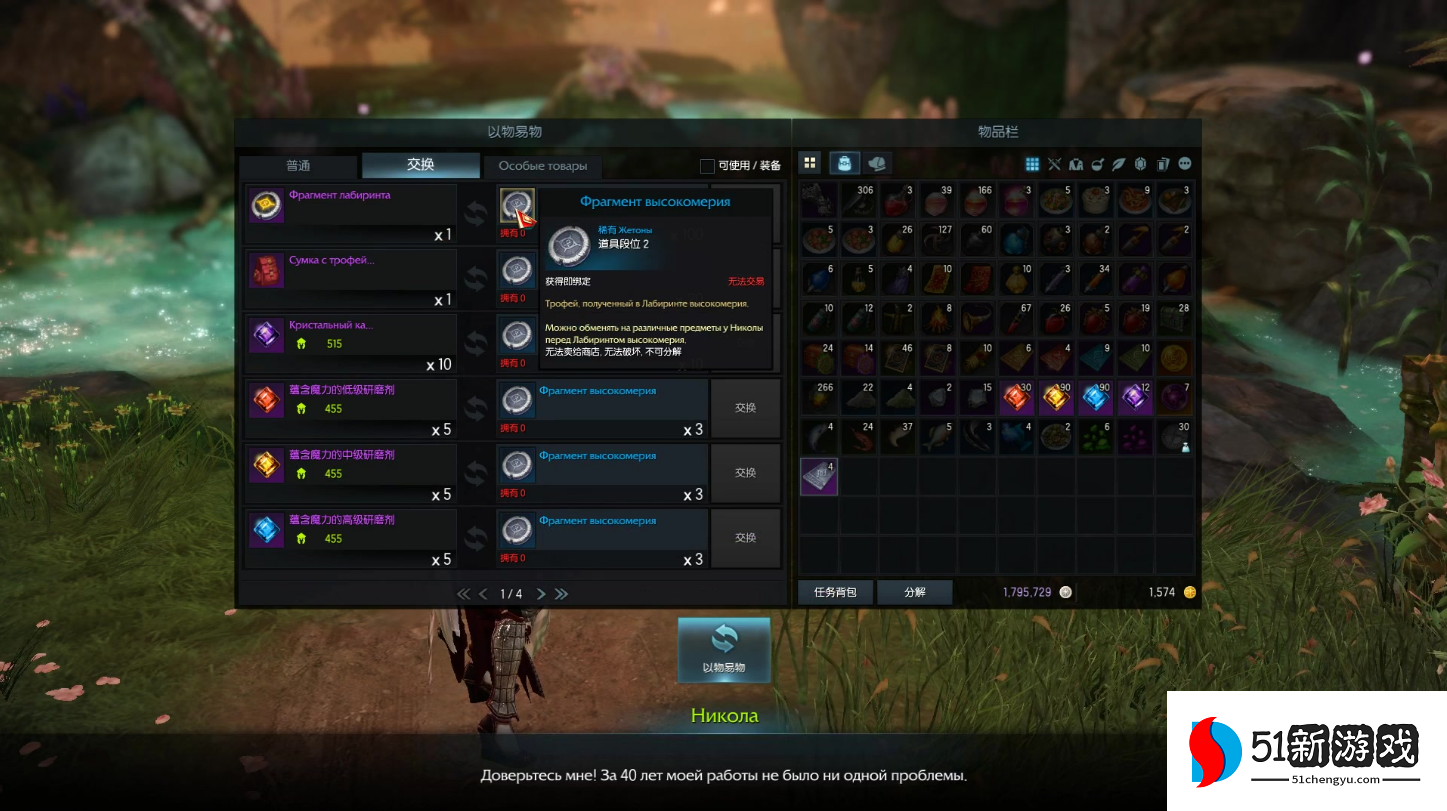Exchange the yellow mid-grade 研磨剂 for fragments
Image resolution: width=1447 pixels, height=811 pixels.
click(745, 473)
